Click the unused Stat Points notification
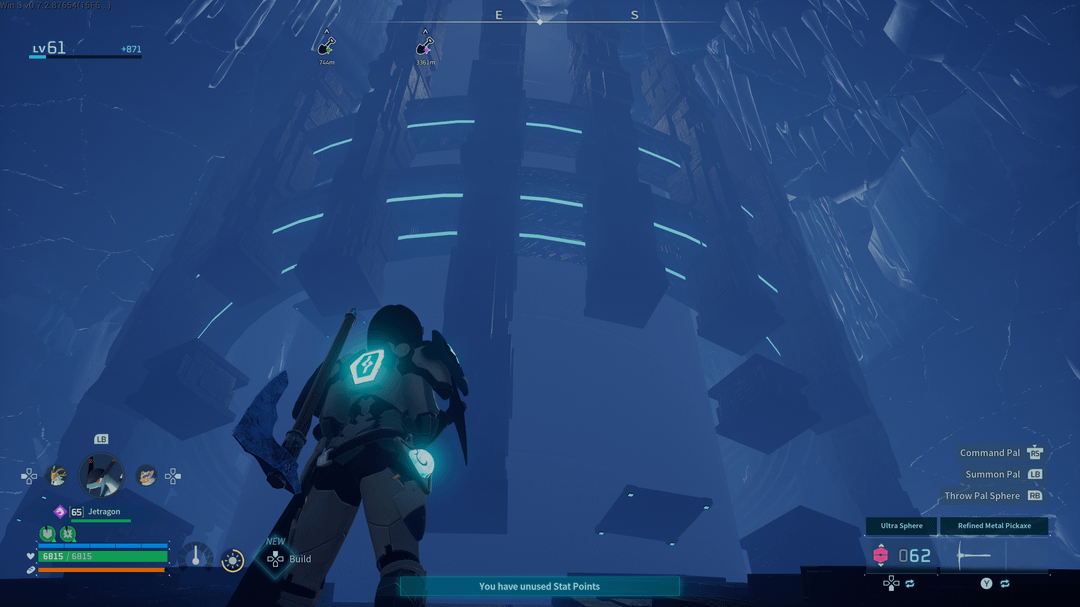Image resolution: width=1080 pixels, height=607 pixels. point(539,586)
